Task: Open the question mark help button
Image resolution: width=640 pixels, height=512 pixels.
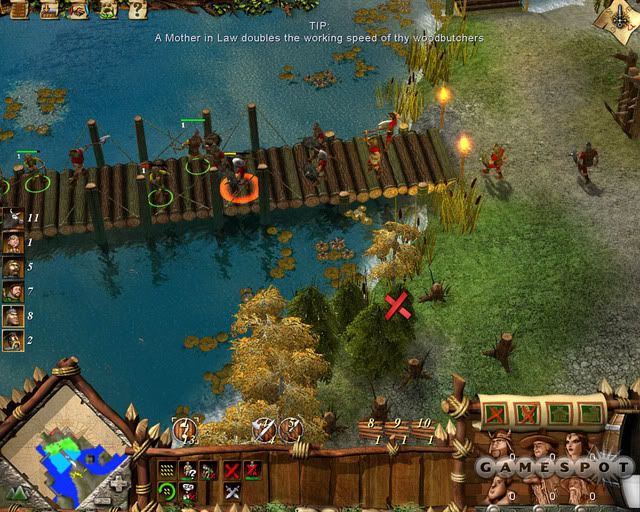Action: tap(139, 10)
